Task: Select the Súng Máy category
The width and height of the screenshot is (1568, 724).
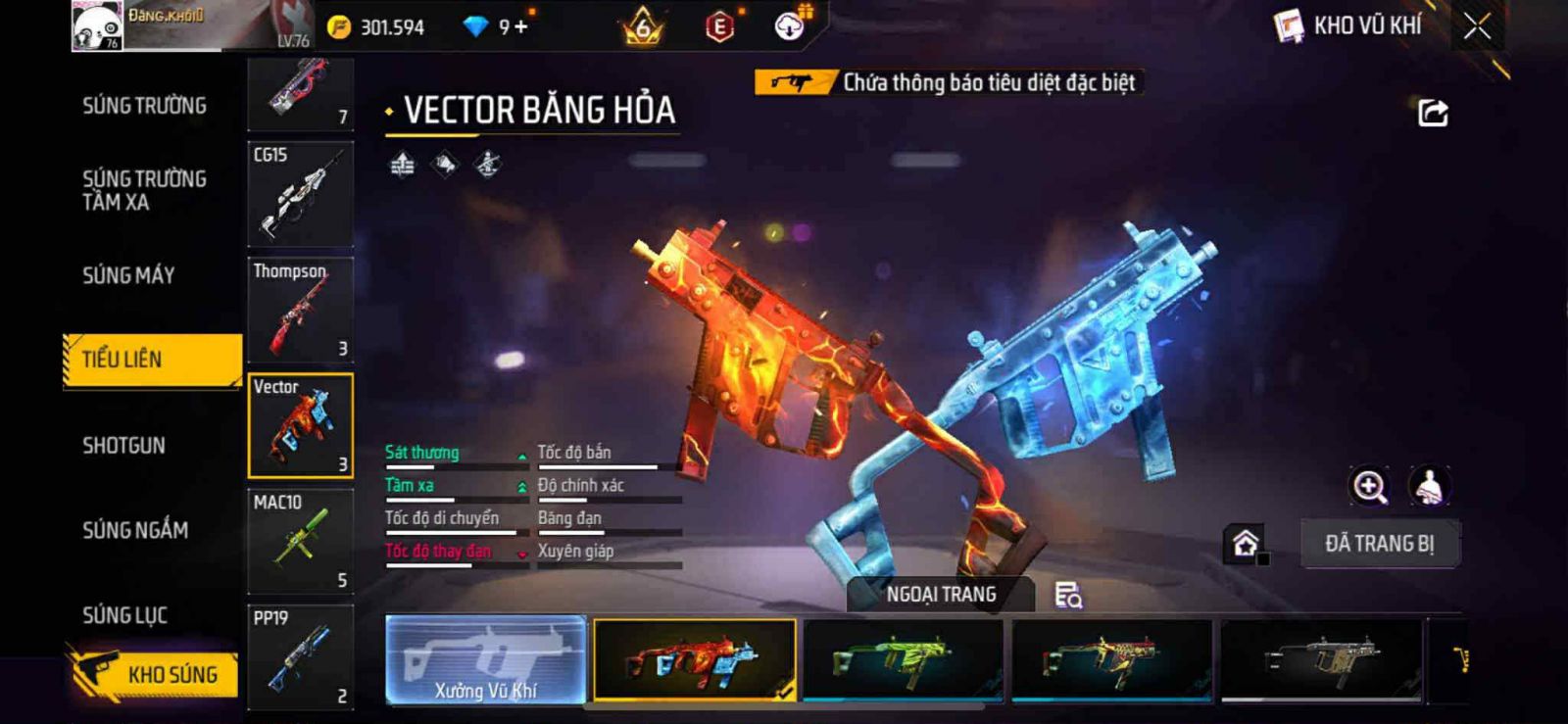Action: (x=128, y=275)
